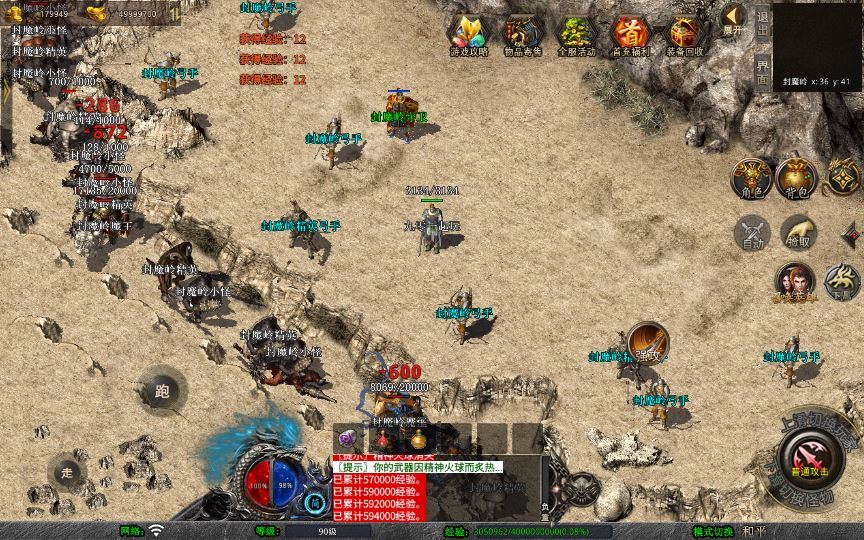This screenshot has width=864, height=540.
Task: Open the minimap showing 封魔岭 coordinates
Action: click(817, 44)
